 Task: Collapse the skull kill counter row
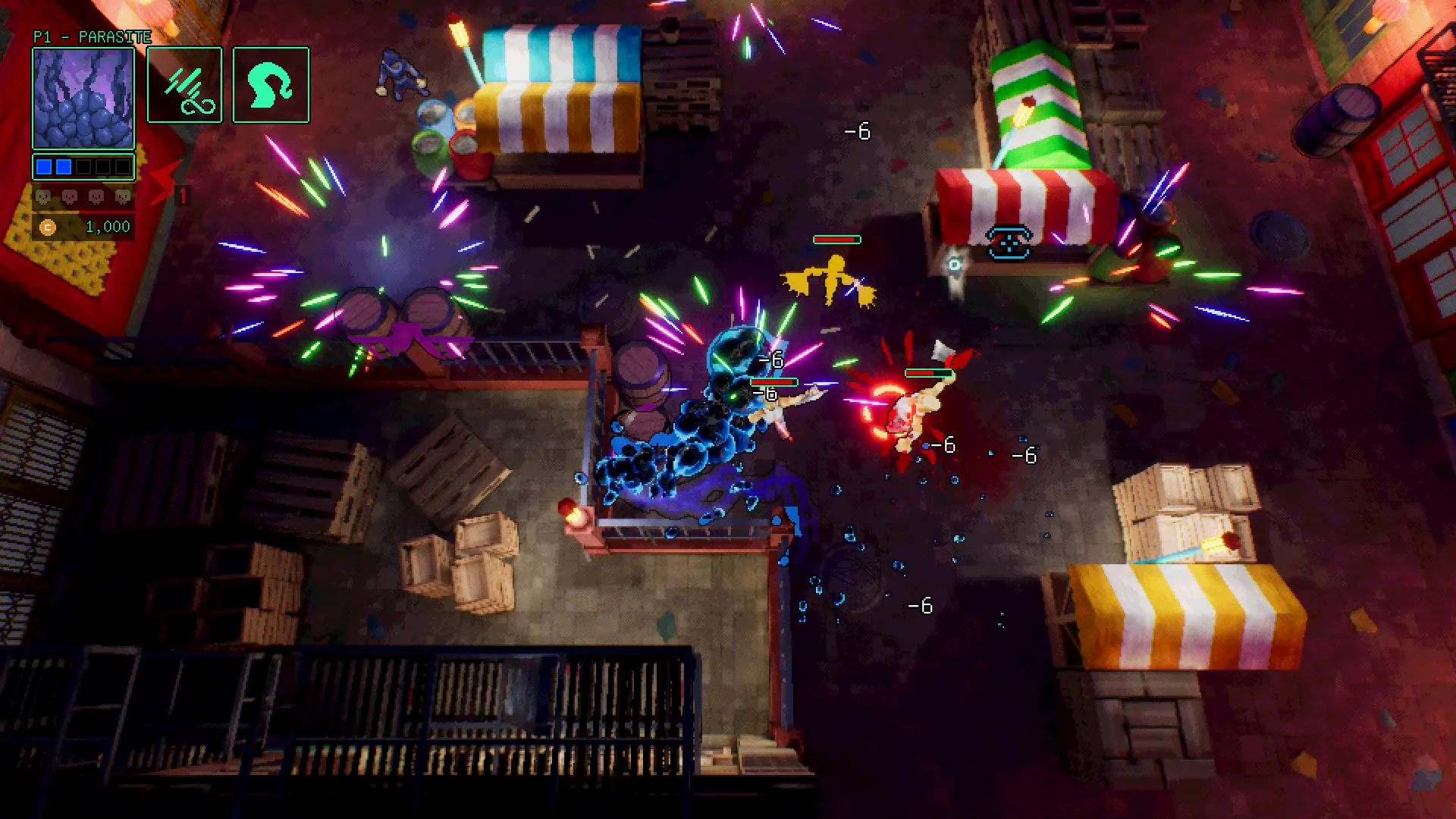(83, 198)
